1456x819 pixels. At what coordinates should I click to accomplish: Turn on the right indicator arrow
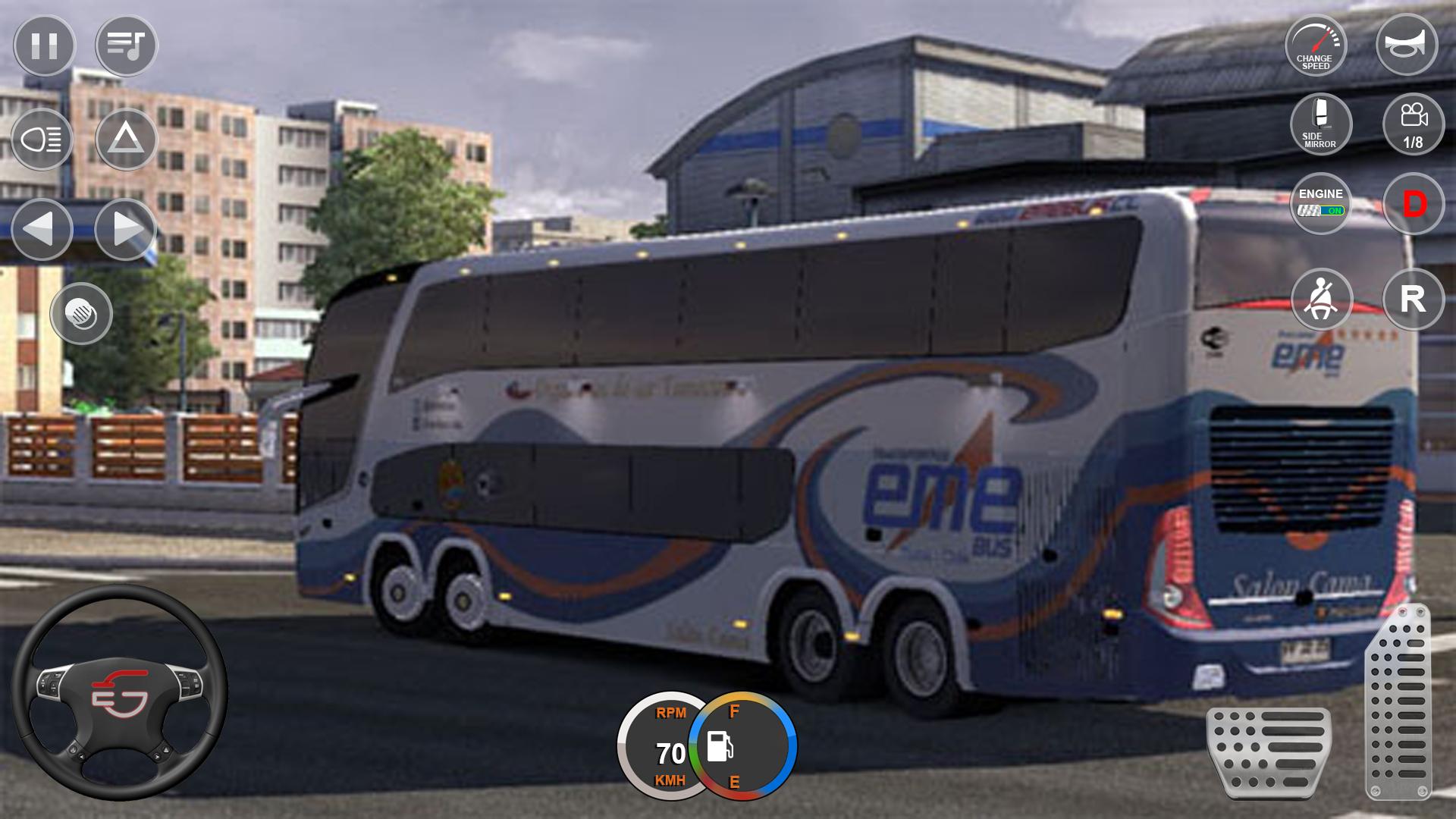[x=126, y=229]
